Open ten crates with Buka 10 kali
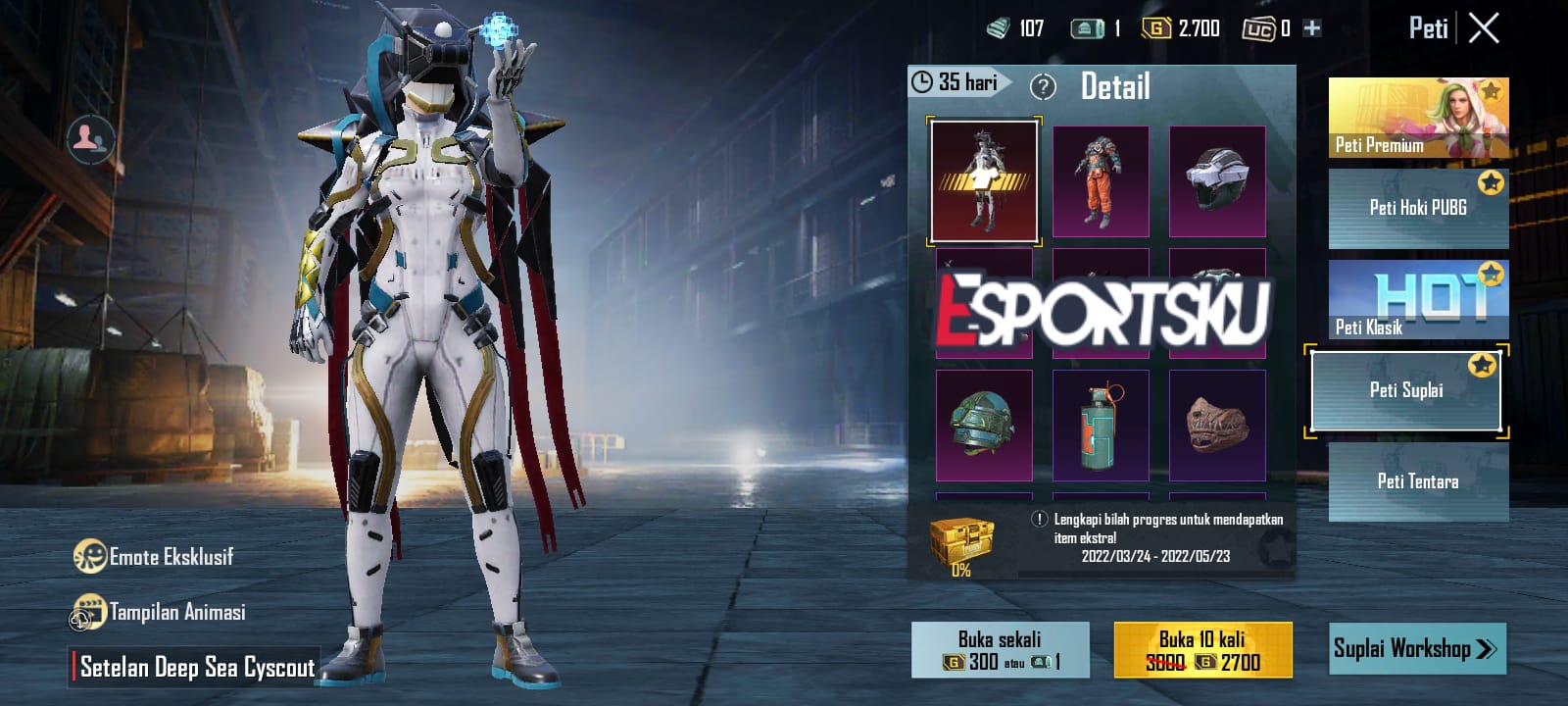 (x=1202, y=650)
